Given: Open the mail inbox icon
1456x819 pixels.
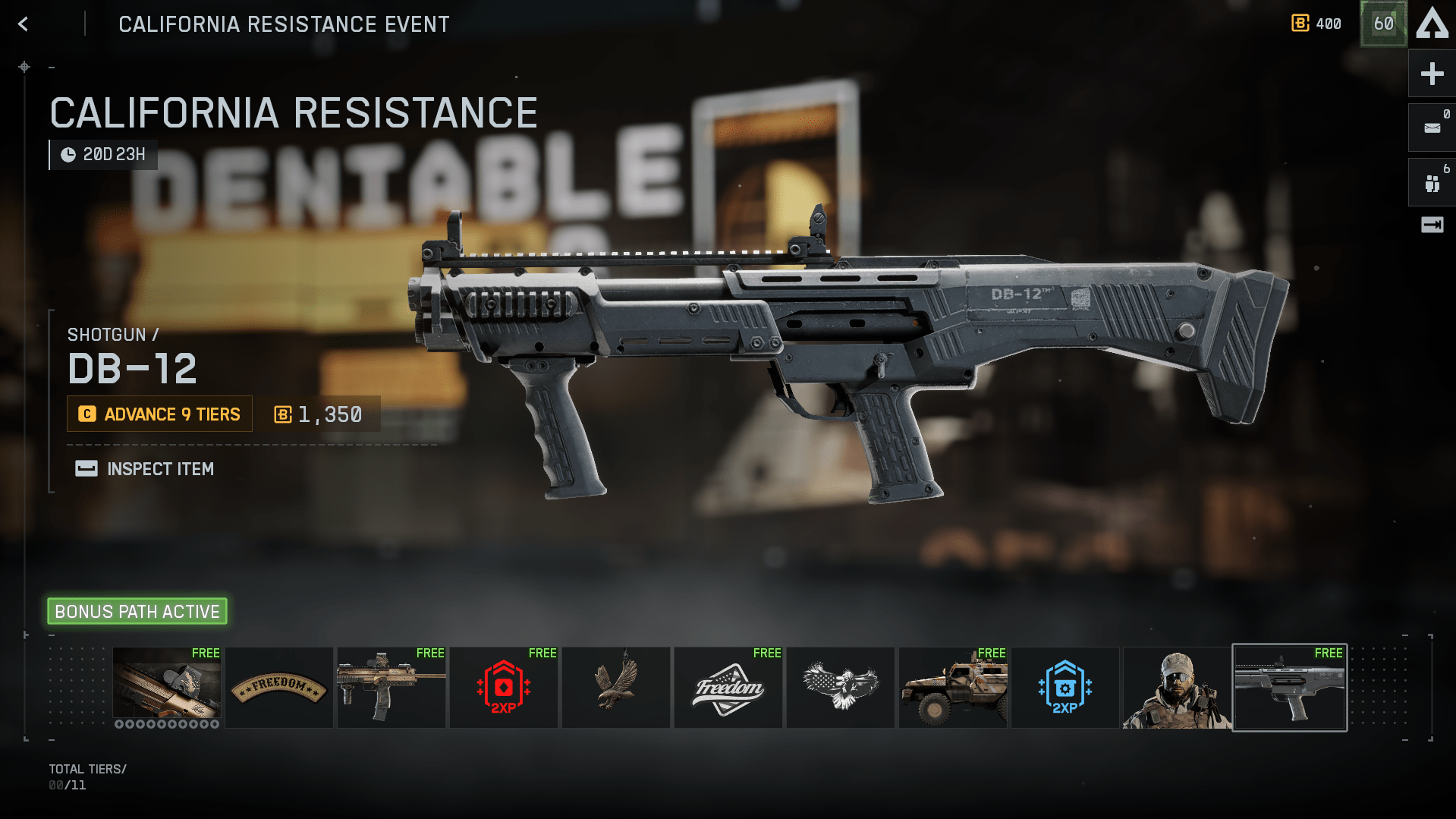Looking at the screenshot, I should (1432, 128).
